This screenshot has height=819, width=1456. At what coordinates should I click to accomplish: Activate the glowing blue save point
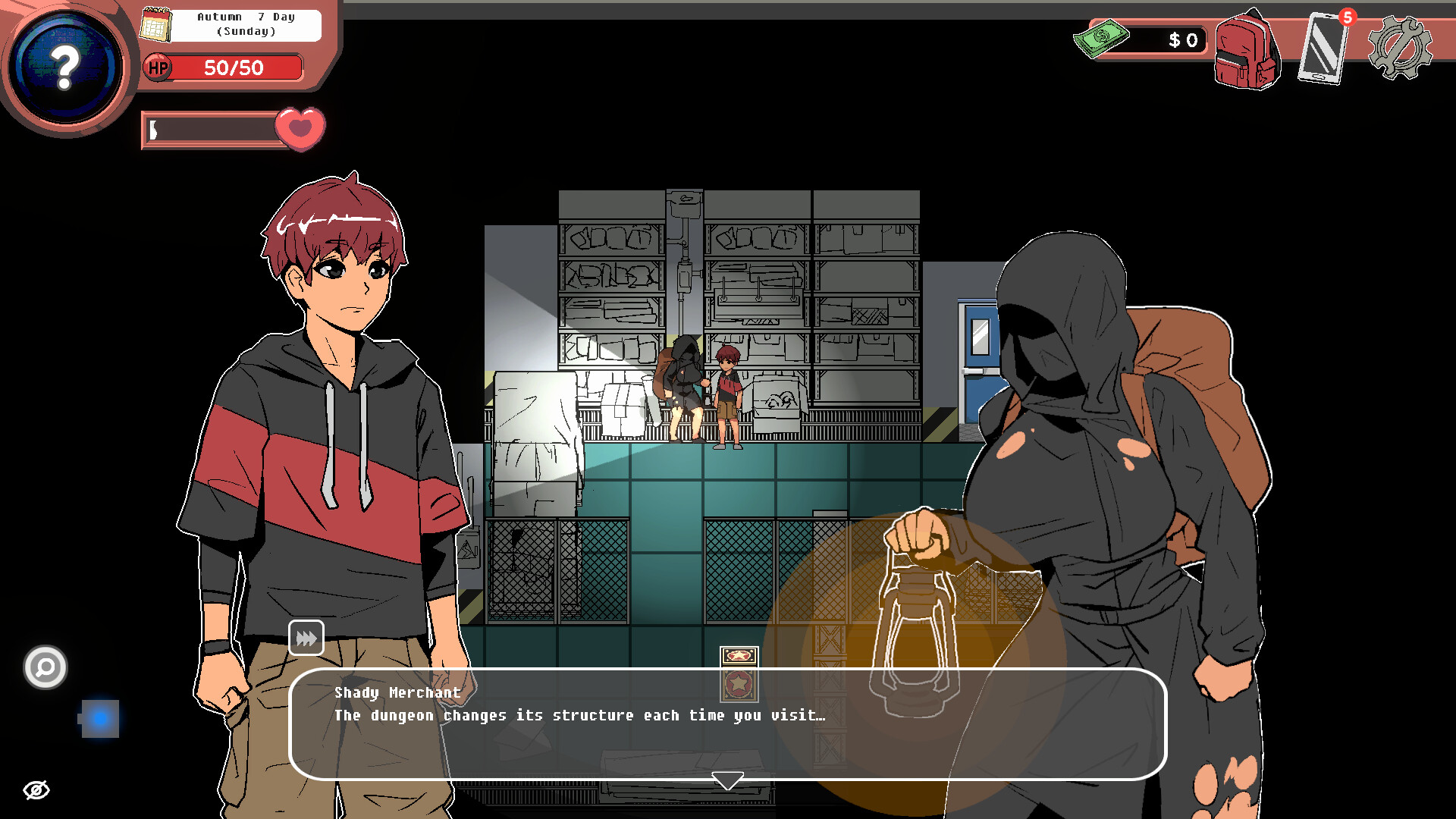tap(99, 718)
